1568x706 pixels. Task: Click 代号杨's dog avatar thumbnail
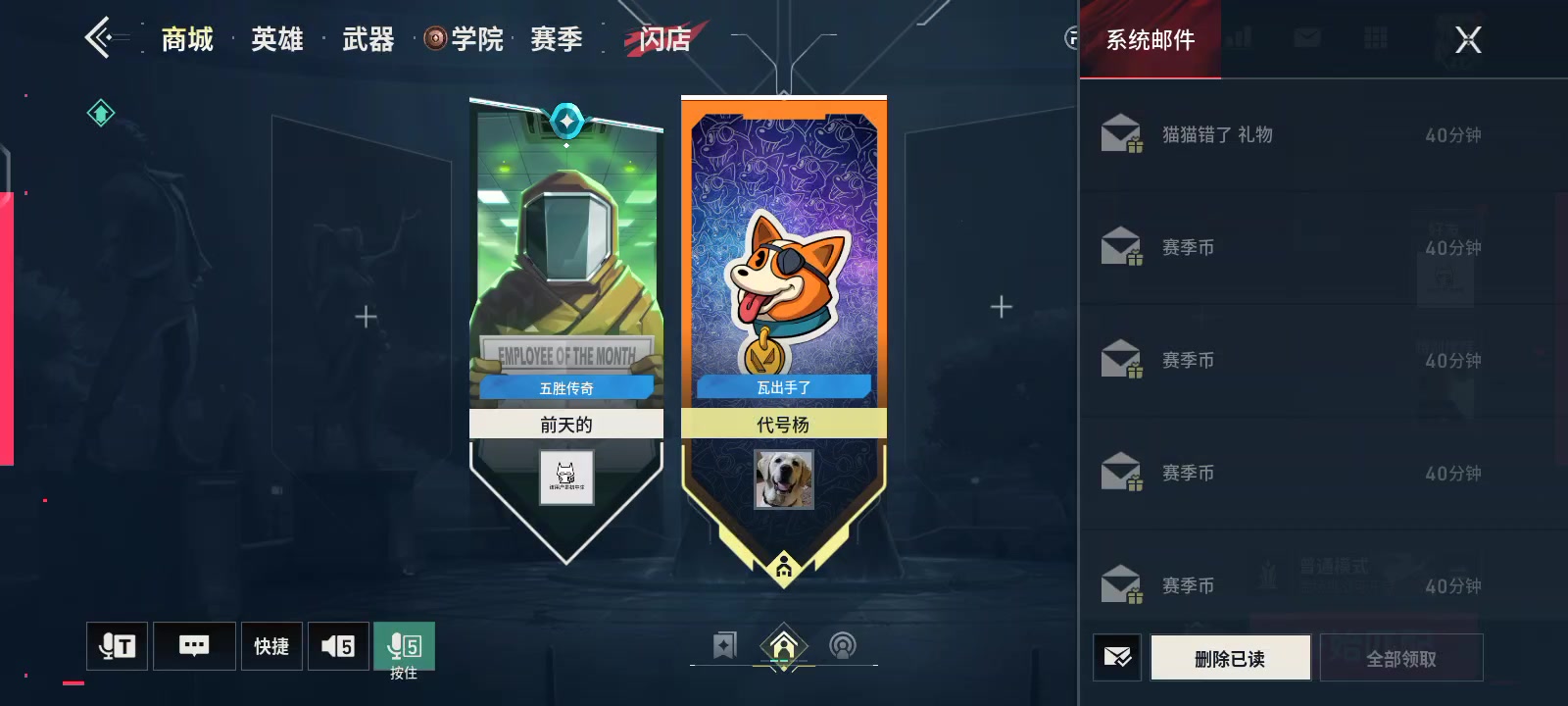tap(783, 479)
